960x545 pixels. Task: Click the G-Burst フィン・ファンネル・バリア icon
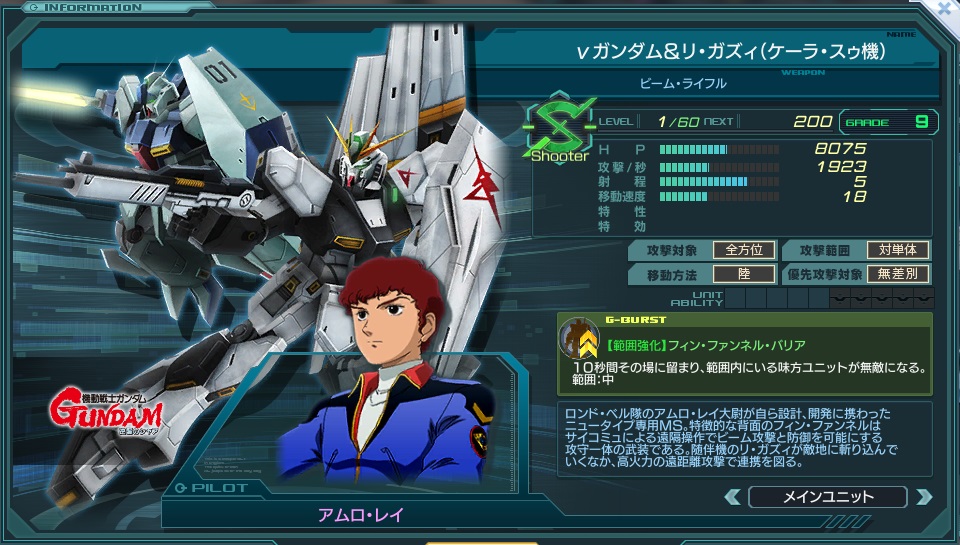(x=579, y=338)
